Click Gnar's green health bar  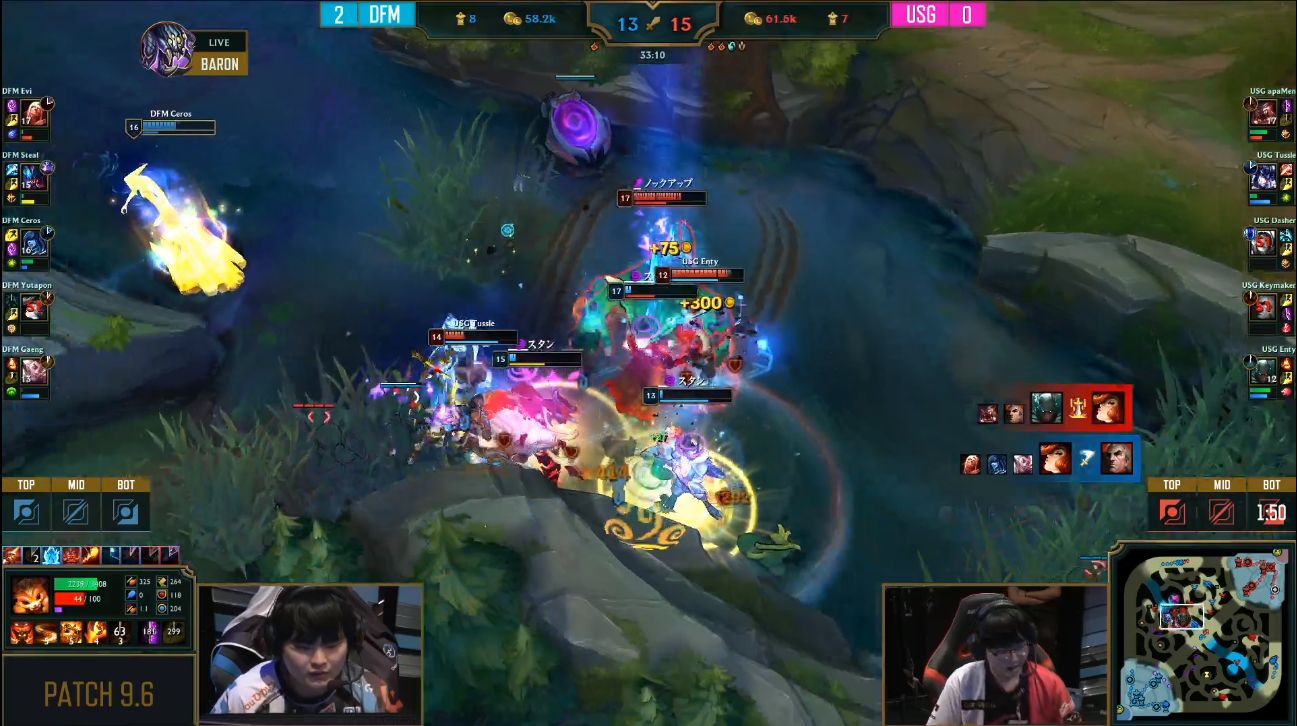point(78,583)
